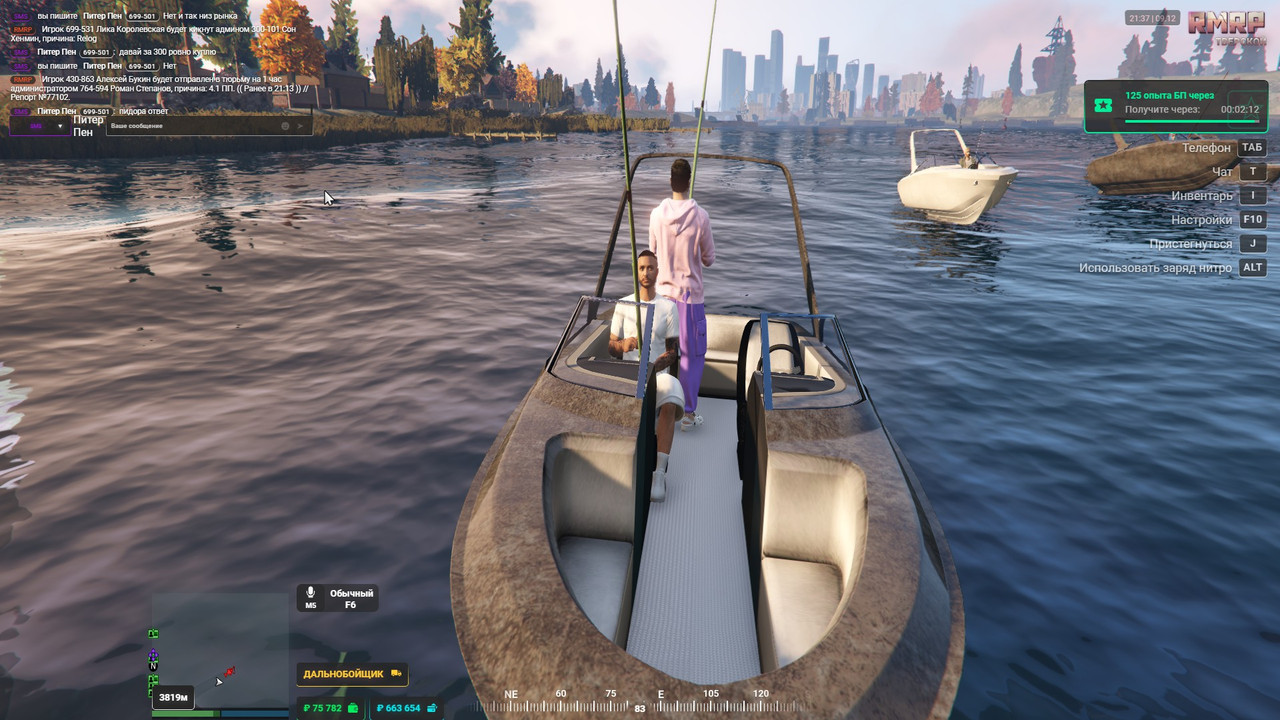Select the red marker on the minimap
1280x720 pixels.
point(230,671)
